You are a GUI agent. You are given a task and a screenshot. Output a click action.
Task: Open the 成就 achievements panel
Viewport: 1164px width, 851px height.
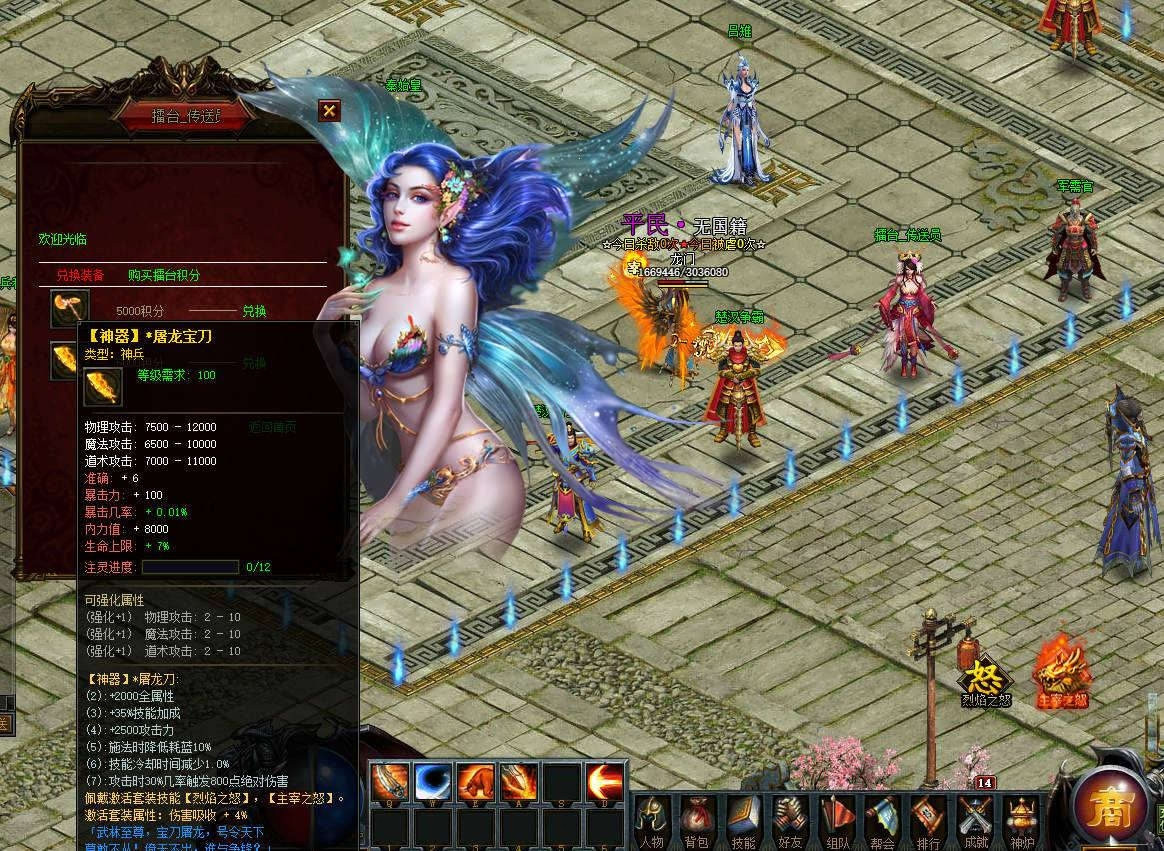[975, 821]
